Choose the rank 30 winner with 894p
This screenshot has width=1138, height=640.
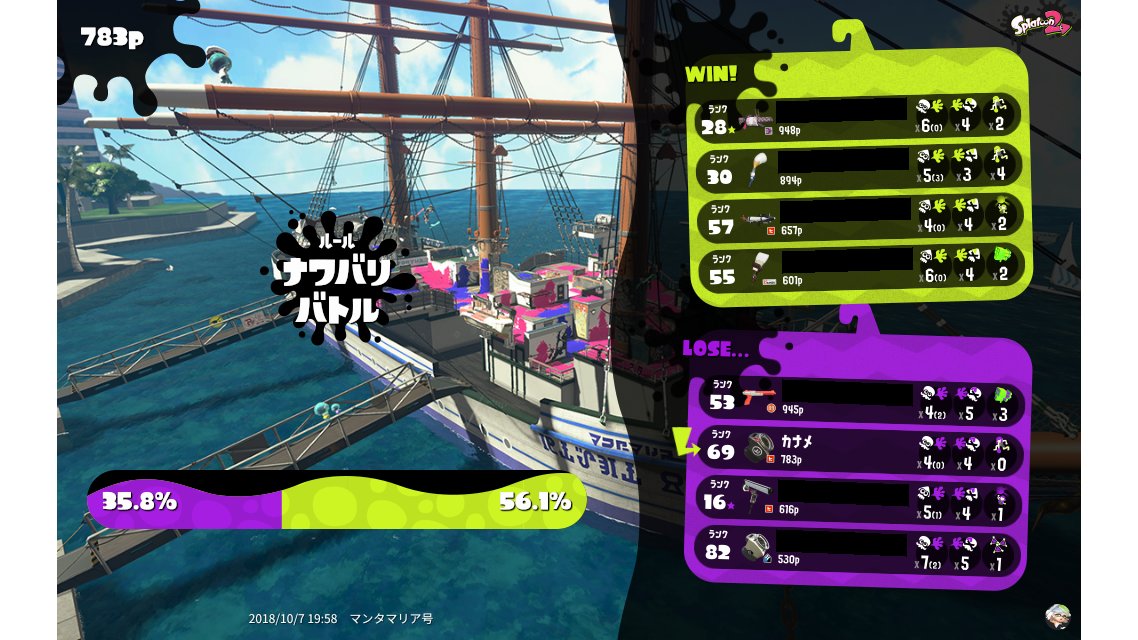tap(860, 167)
